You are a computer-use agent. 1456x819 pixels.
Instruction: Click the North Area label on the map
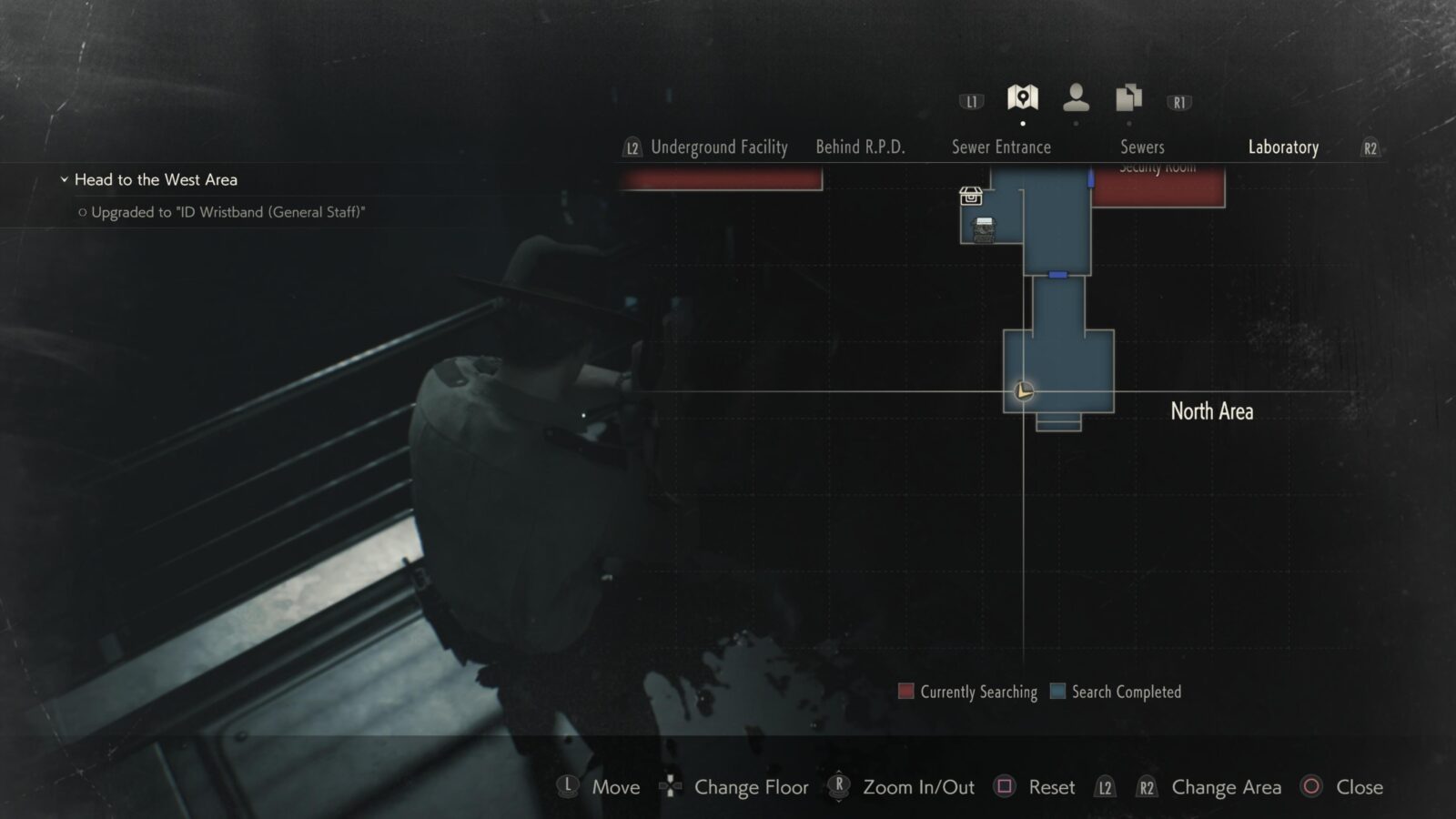pyautogui.click(x=1212, y=411)
